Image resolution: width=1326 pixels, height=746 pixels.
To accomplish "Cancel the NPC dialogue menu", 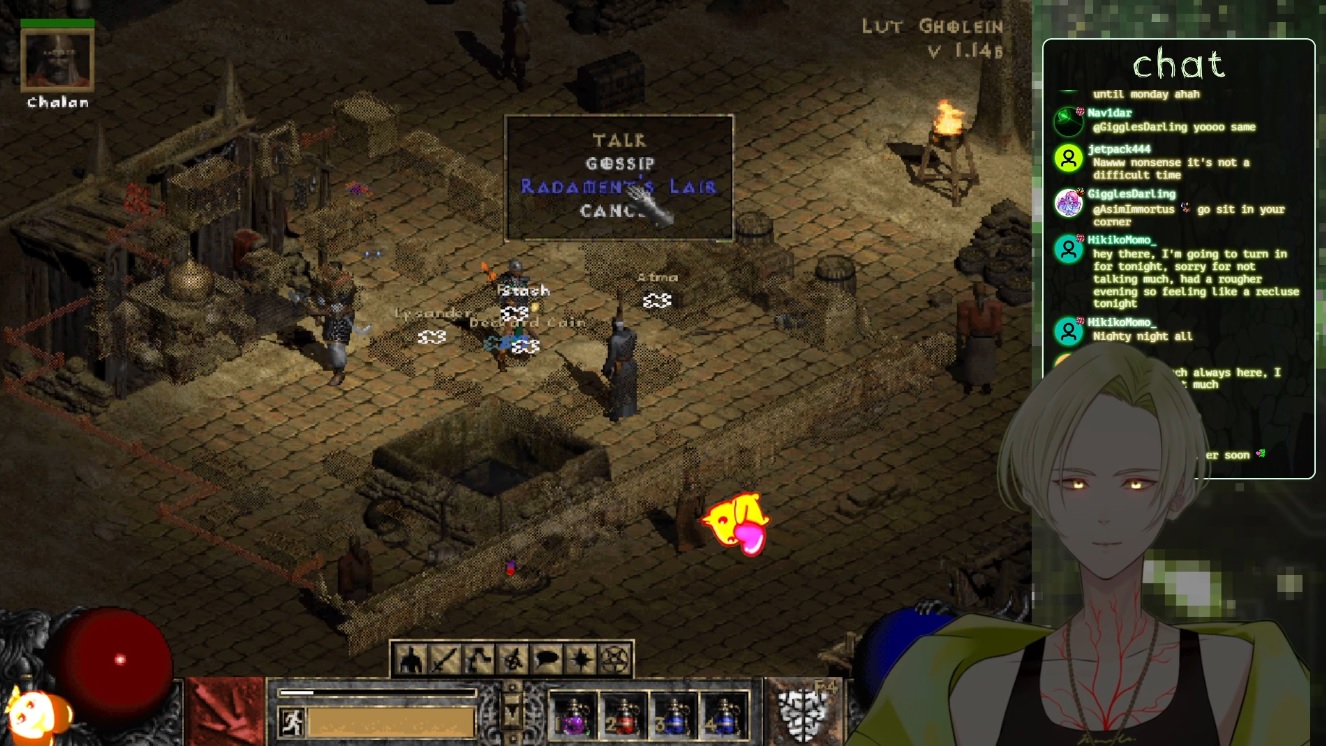I will pyautogui.click(x=612, y=211).
